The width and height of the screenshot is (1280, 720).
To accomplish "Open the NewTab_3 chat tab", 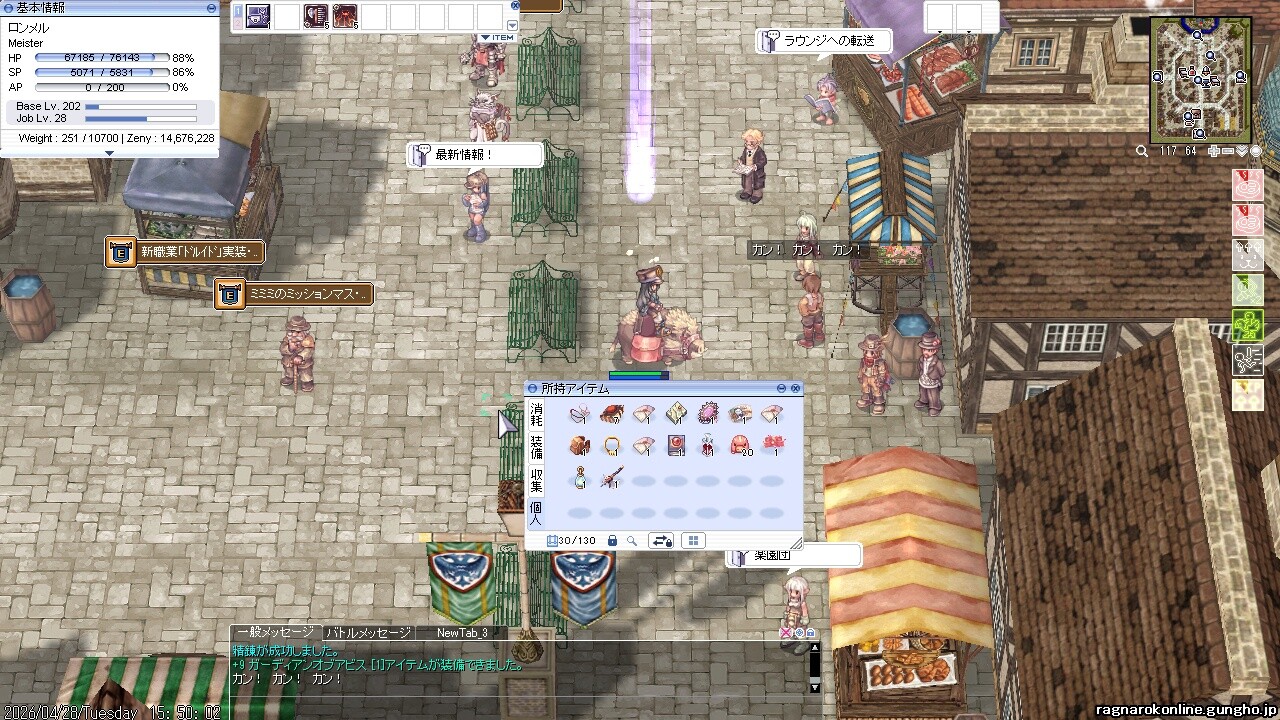I will (462, 633).
